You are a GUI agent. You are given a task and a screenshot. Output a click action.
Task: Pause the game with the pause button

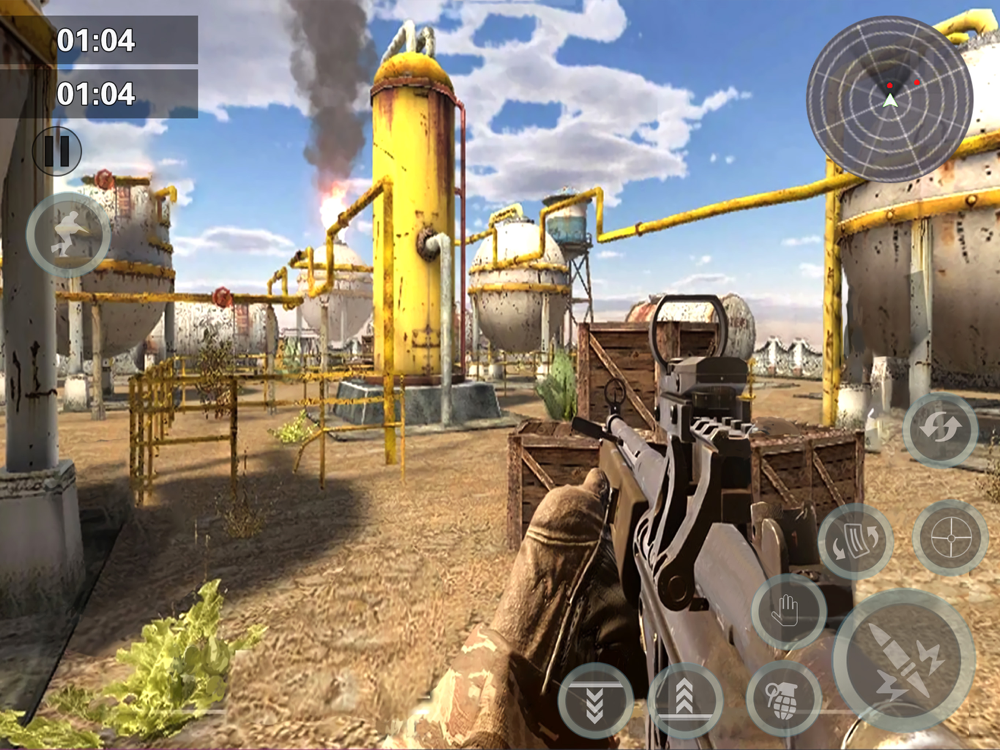(x=57, y=151)
